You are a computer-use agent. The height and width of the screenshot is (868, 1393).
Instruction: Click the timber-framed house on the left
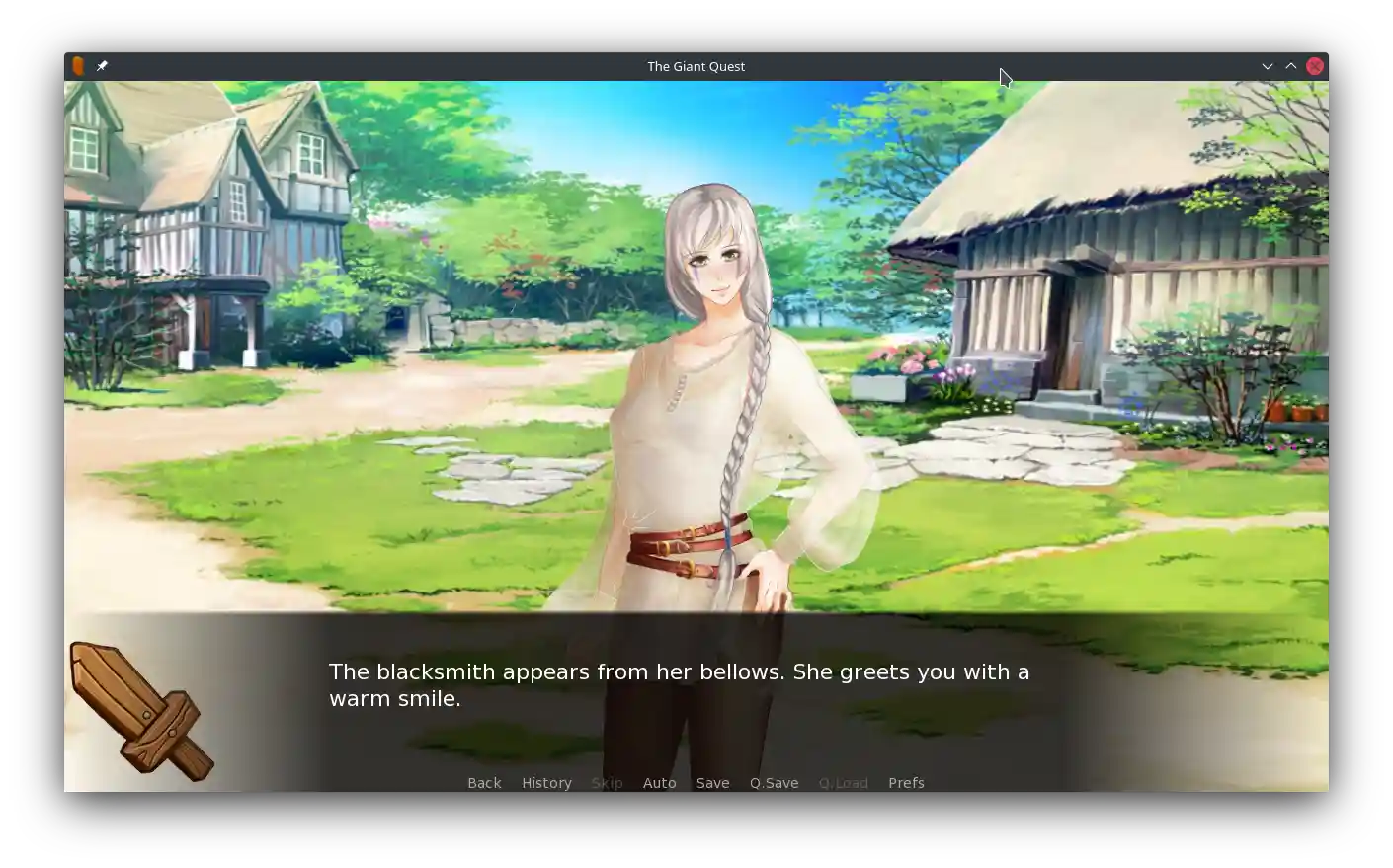[x=198, y=217]
